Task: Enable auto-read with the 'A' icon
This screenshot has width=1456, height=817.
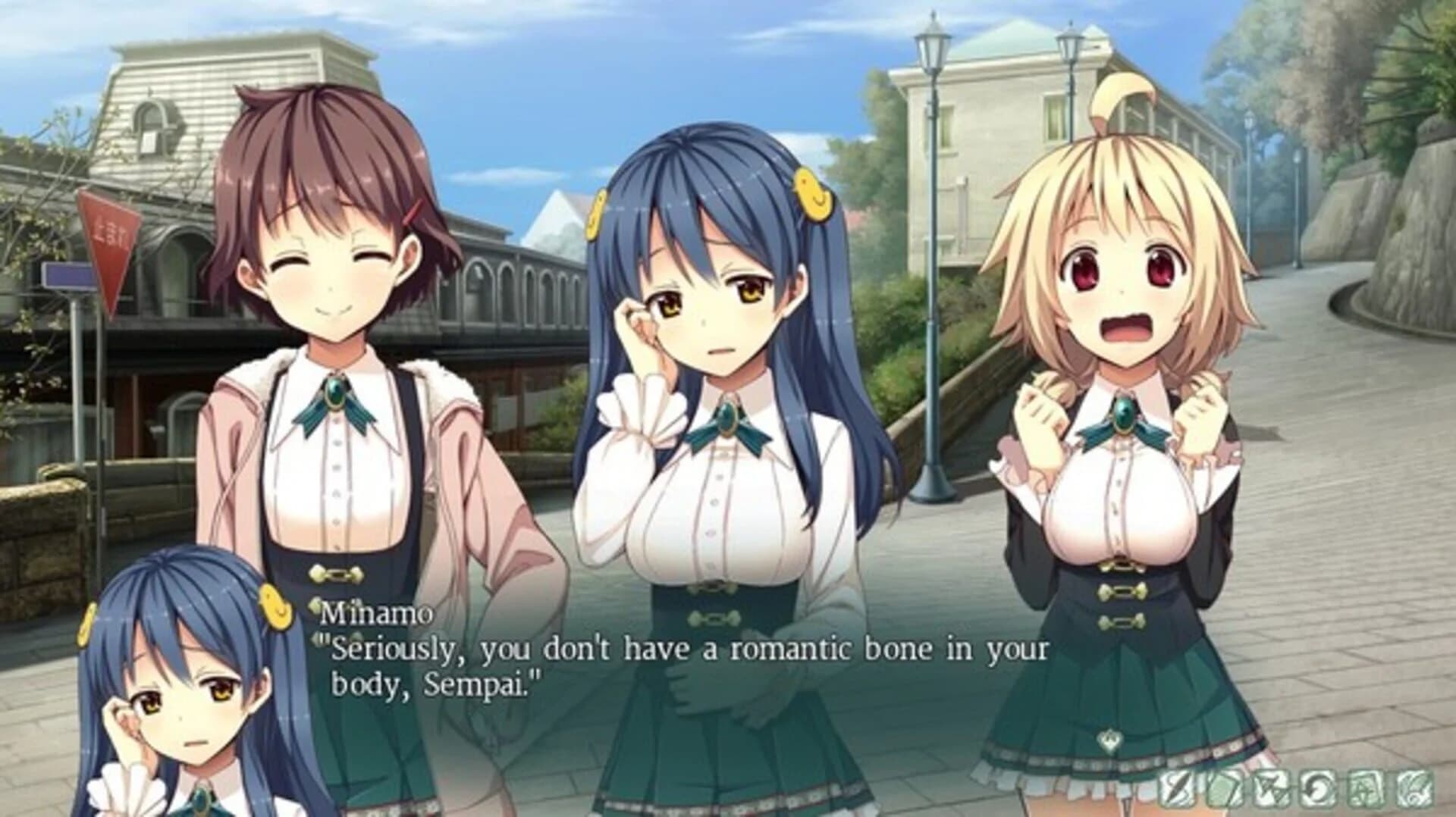Action: point(1365,788)
